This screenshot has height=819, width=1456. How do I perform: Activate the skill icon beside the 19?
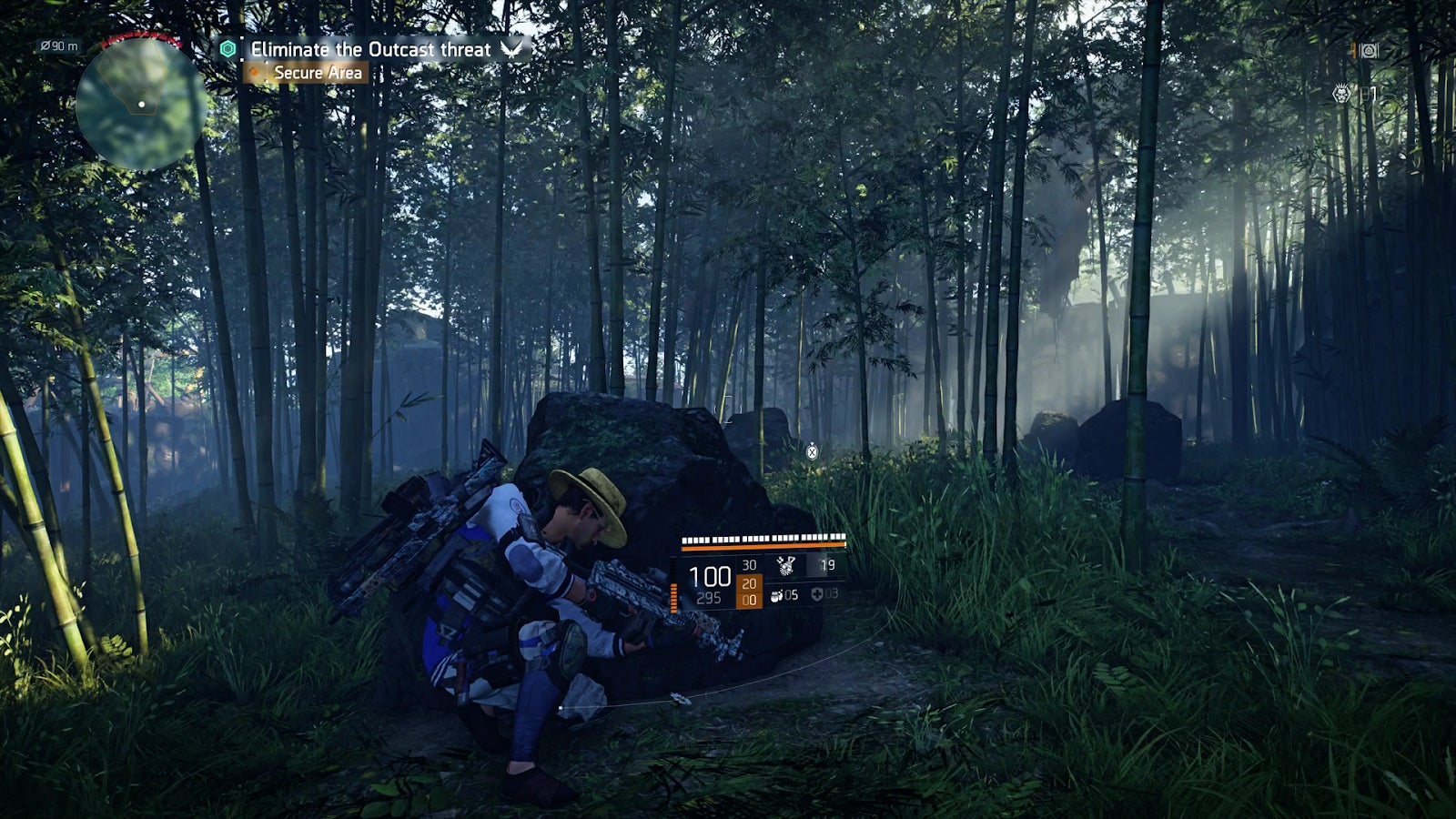coord(784,566)
